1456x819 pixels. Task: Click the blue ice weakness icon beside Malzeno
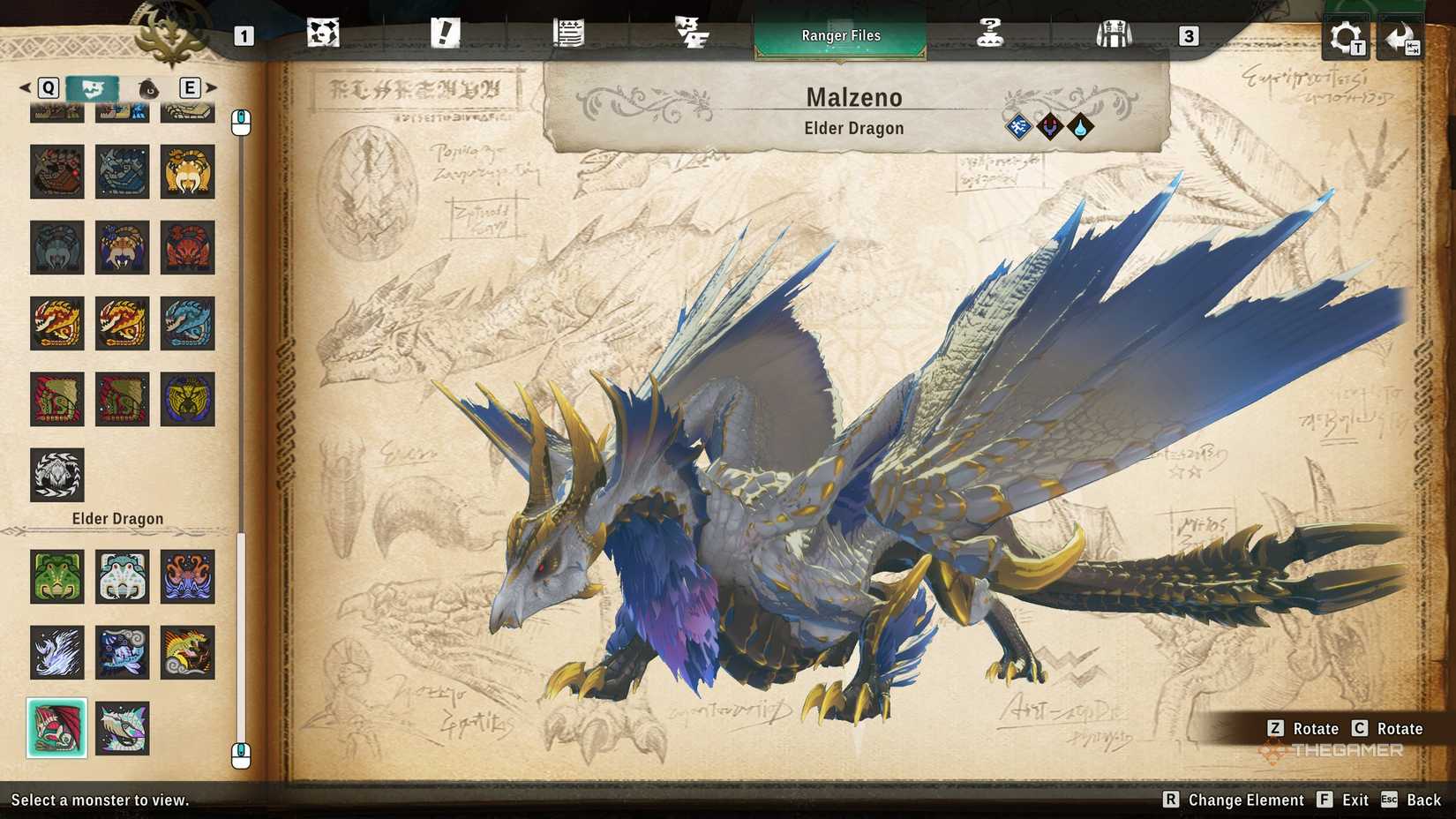1018,126
